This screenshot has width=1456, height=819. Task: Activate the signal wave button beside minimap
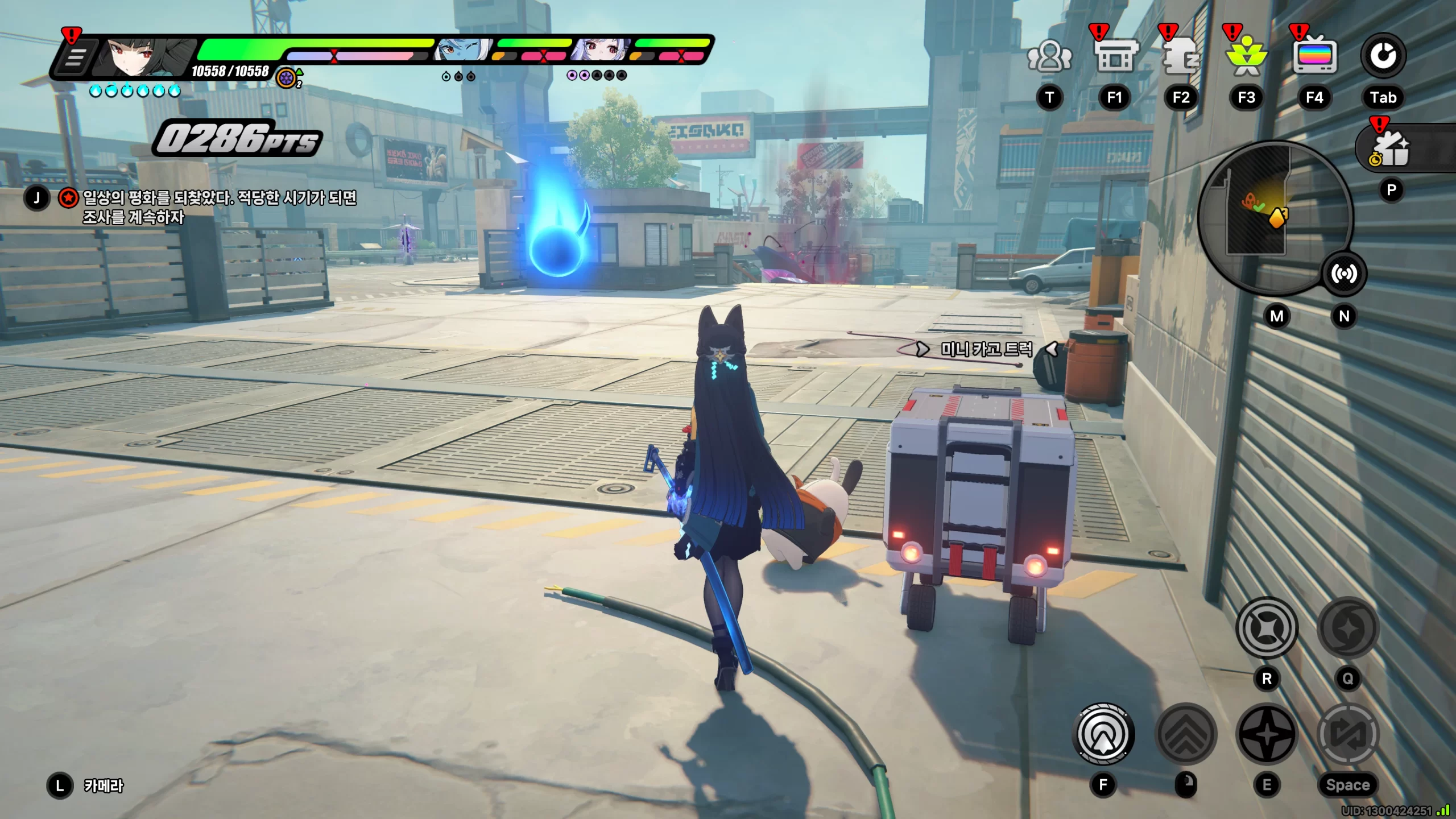[x=1343, y=274]
